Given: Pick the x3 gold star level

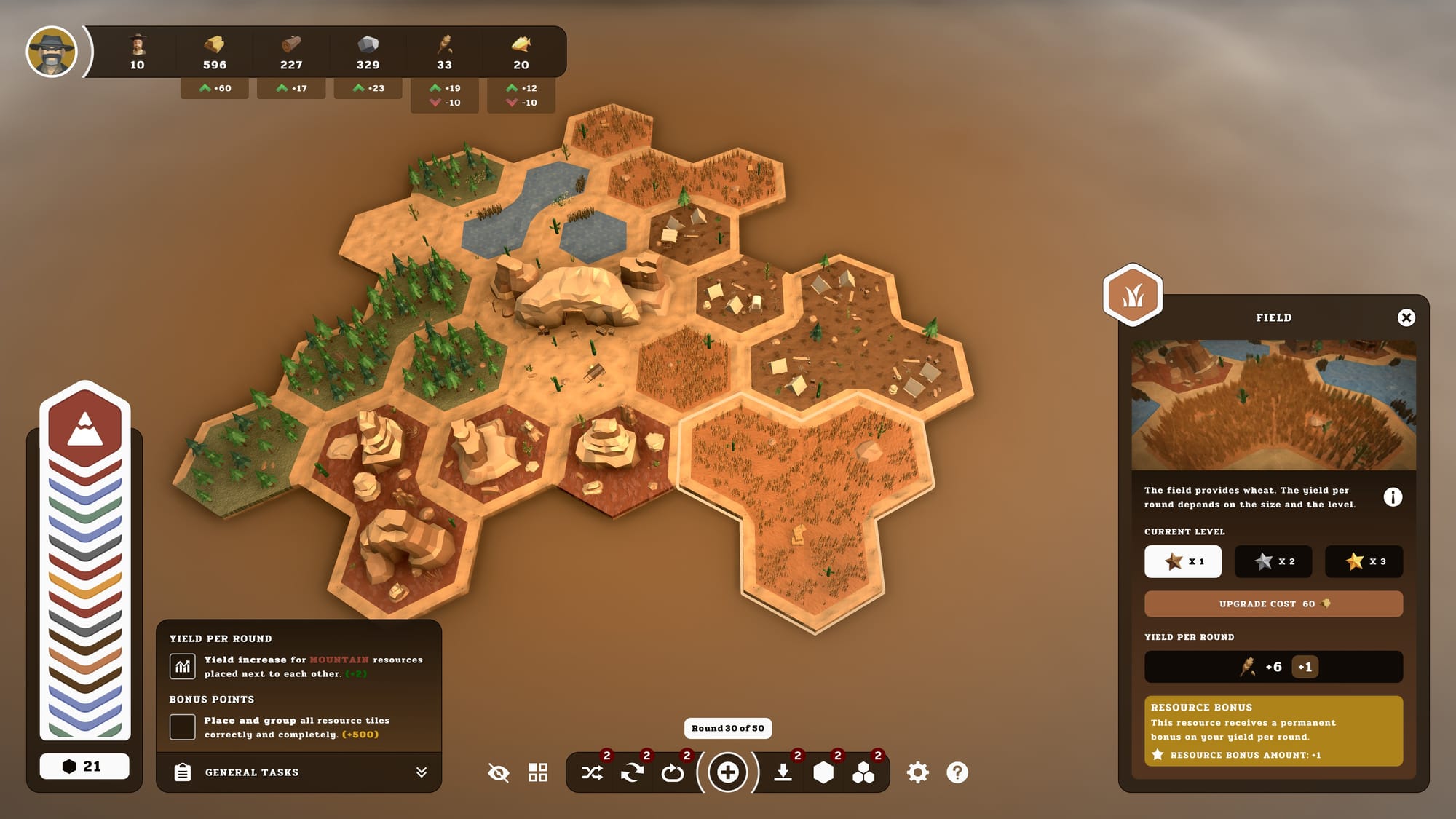Looking at the screenshot, I should (1364, 561).
